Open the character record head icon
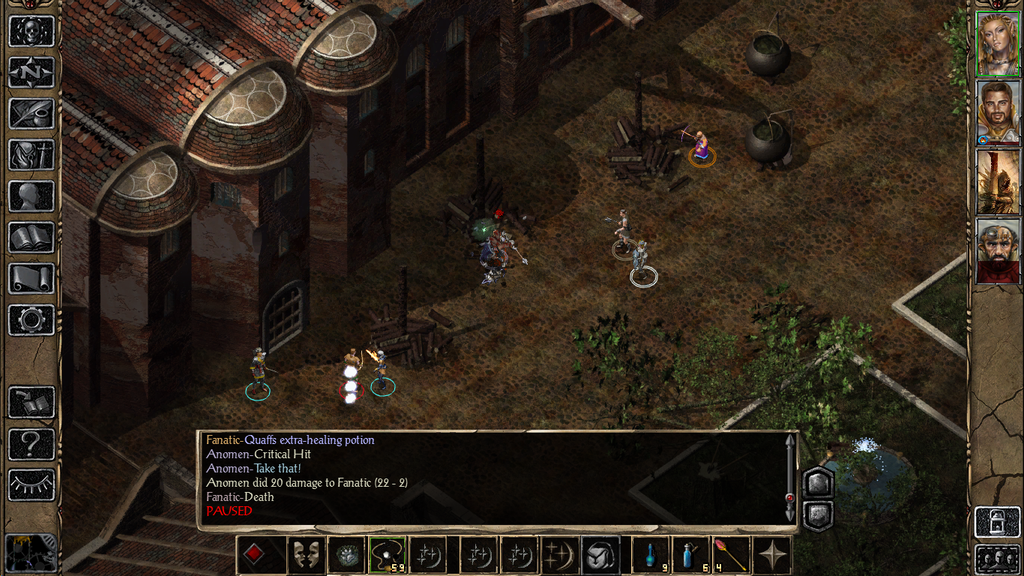The width and height of the screenshot is (1024, 576). (x=31, y=196)
